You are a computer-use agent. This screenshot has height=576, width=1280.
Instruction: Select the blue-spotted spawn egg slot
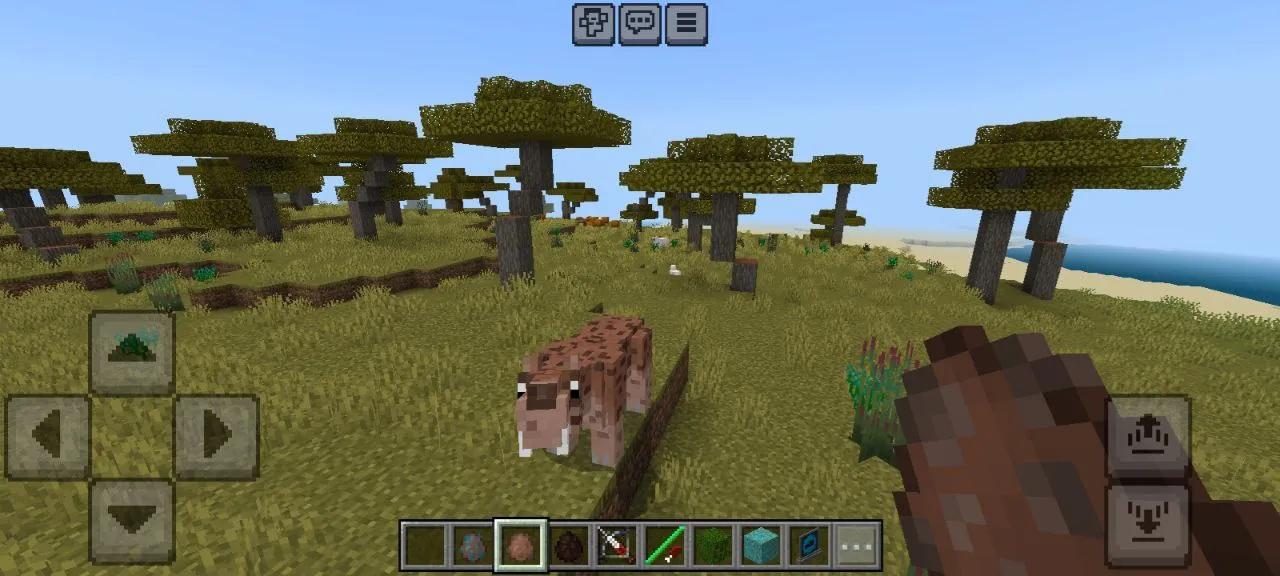point(473,545)
